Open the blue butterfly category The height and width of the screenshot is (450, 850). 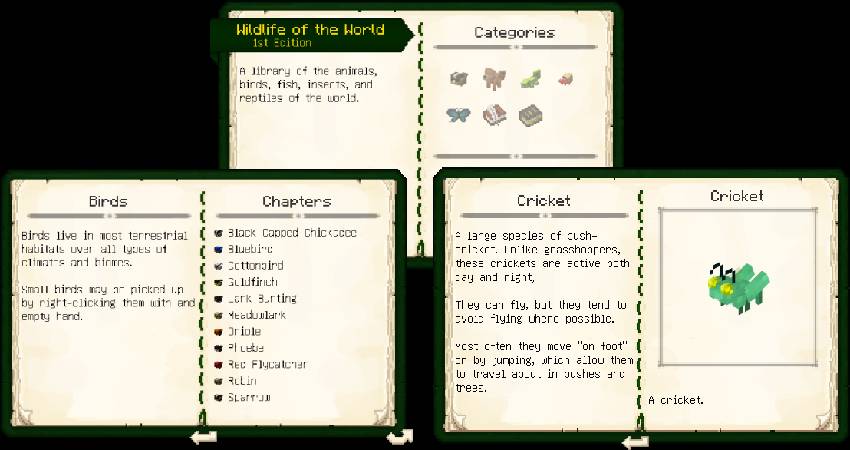click(x=458, y=114)
